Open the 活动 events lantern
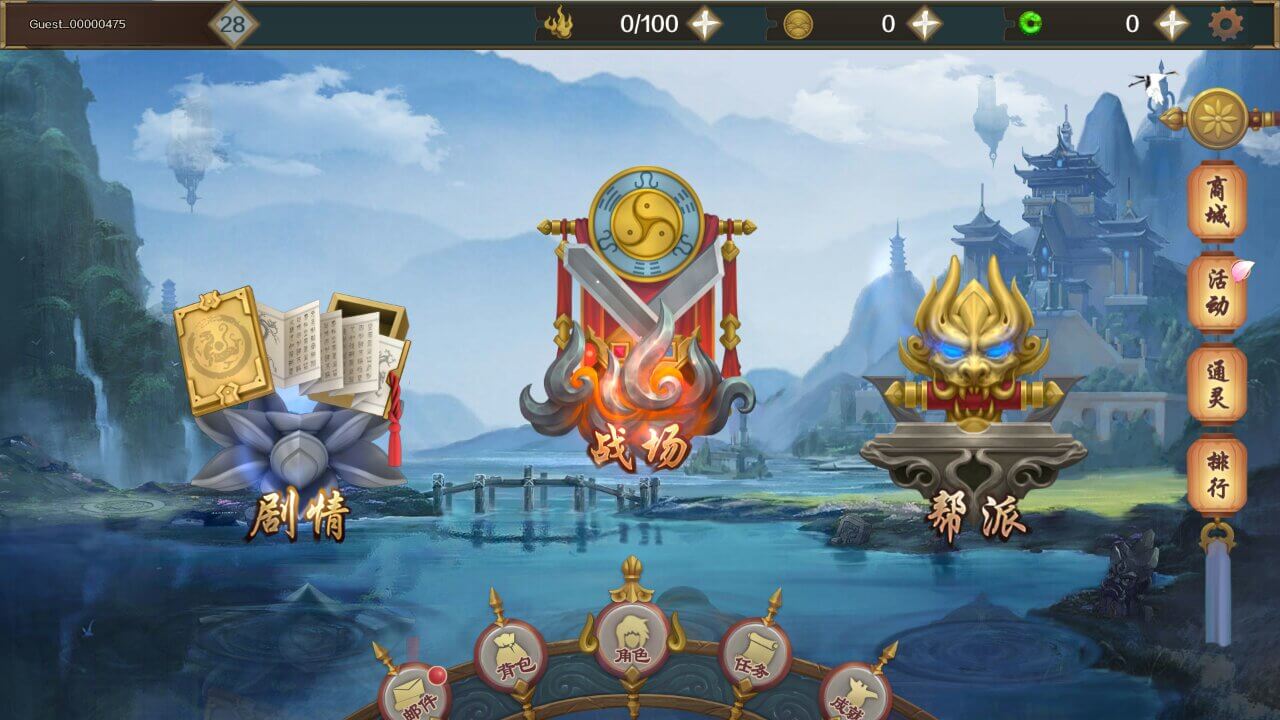The width and height of the screenshot is (1280, 720). pyautogui.click(x=1217, y=292)
